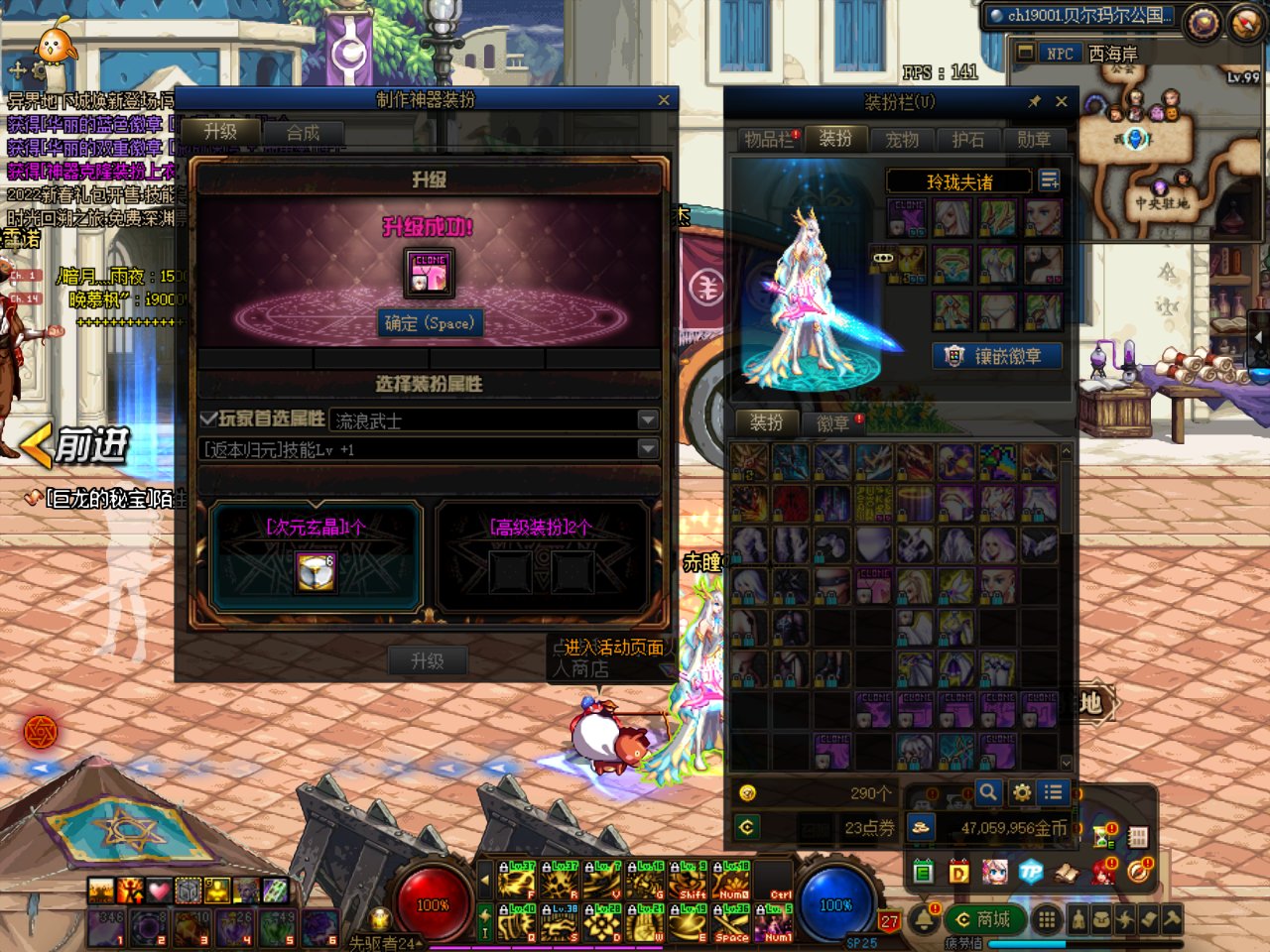Close the 制作神器装扮 window
This screenshot has width=1270, height=952.
(x=664, y=100)
